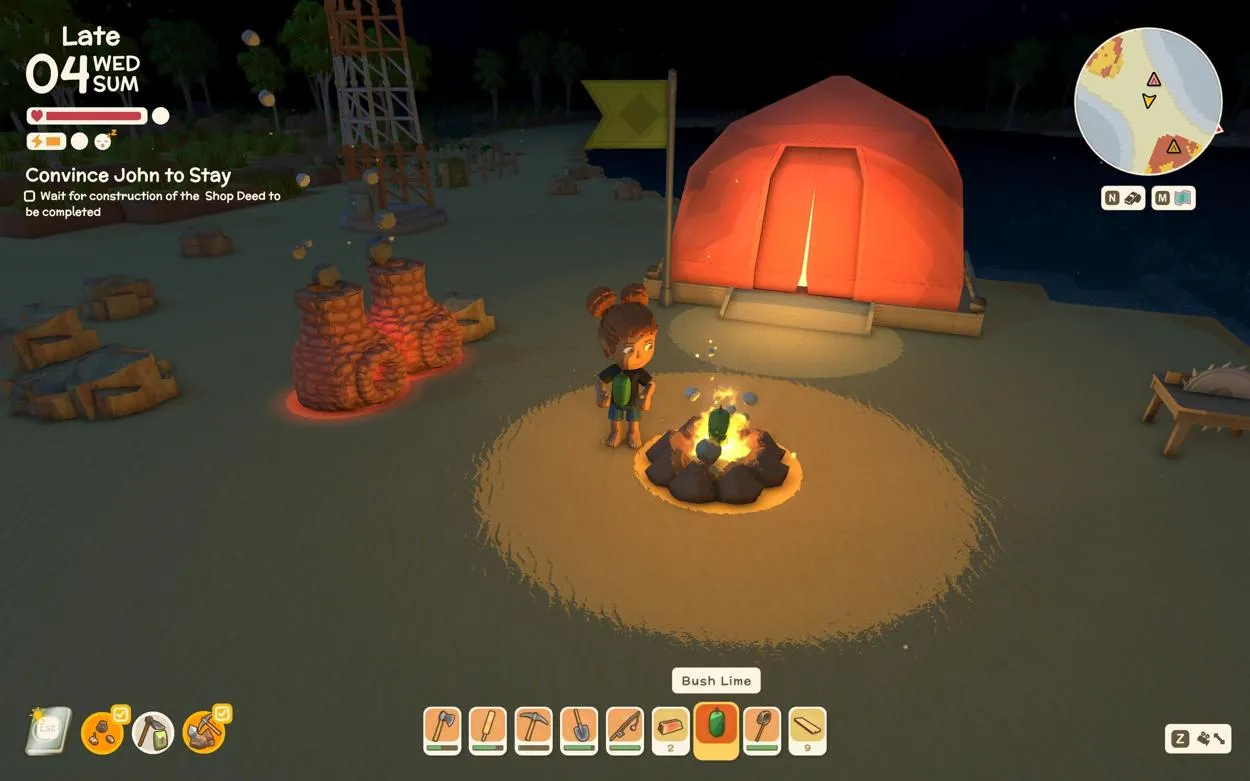Open the circular minimap
This screenshot has height=781, width=1250.
coord(1147,101)
